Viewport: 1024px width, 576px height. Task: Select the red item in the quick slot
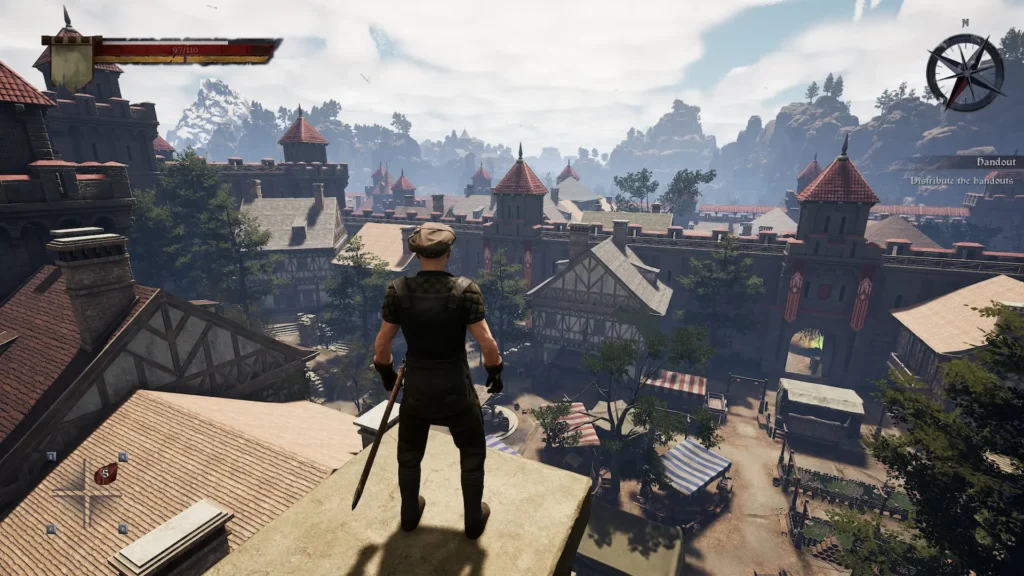pos(105,473)
